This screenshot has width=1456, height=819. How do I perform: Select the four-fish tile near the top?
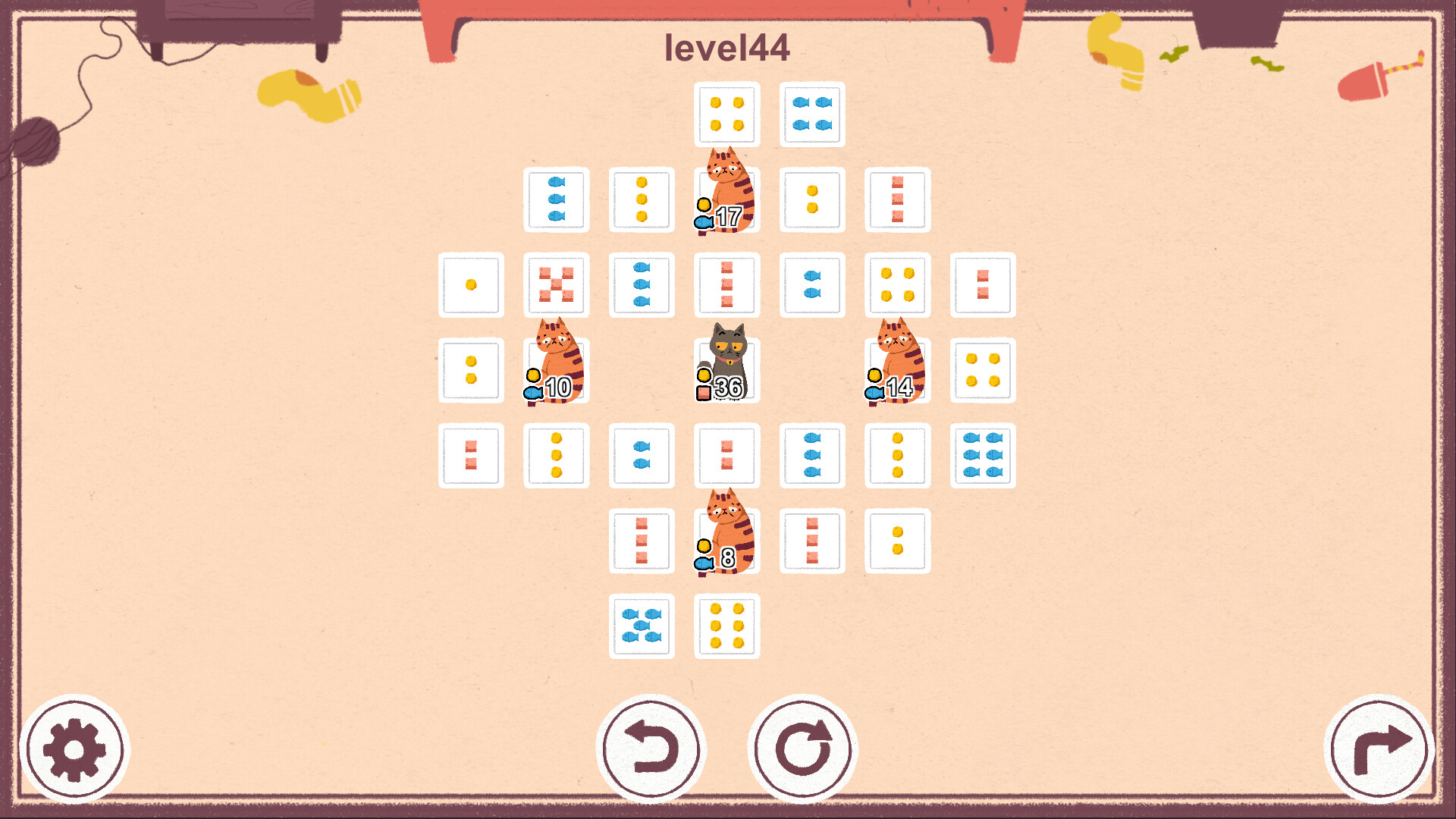pyautogui.click(x=811, y=114)
